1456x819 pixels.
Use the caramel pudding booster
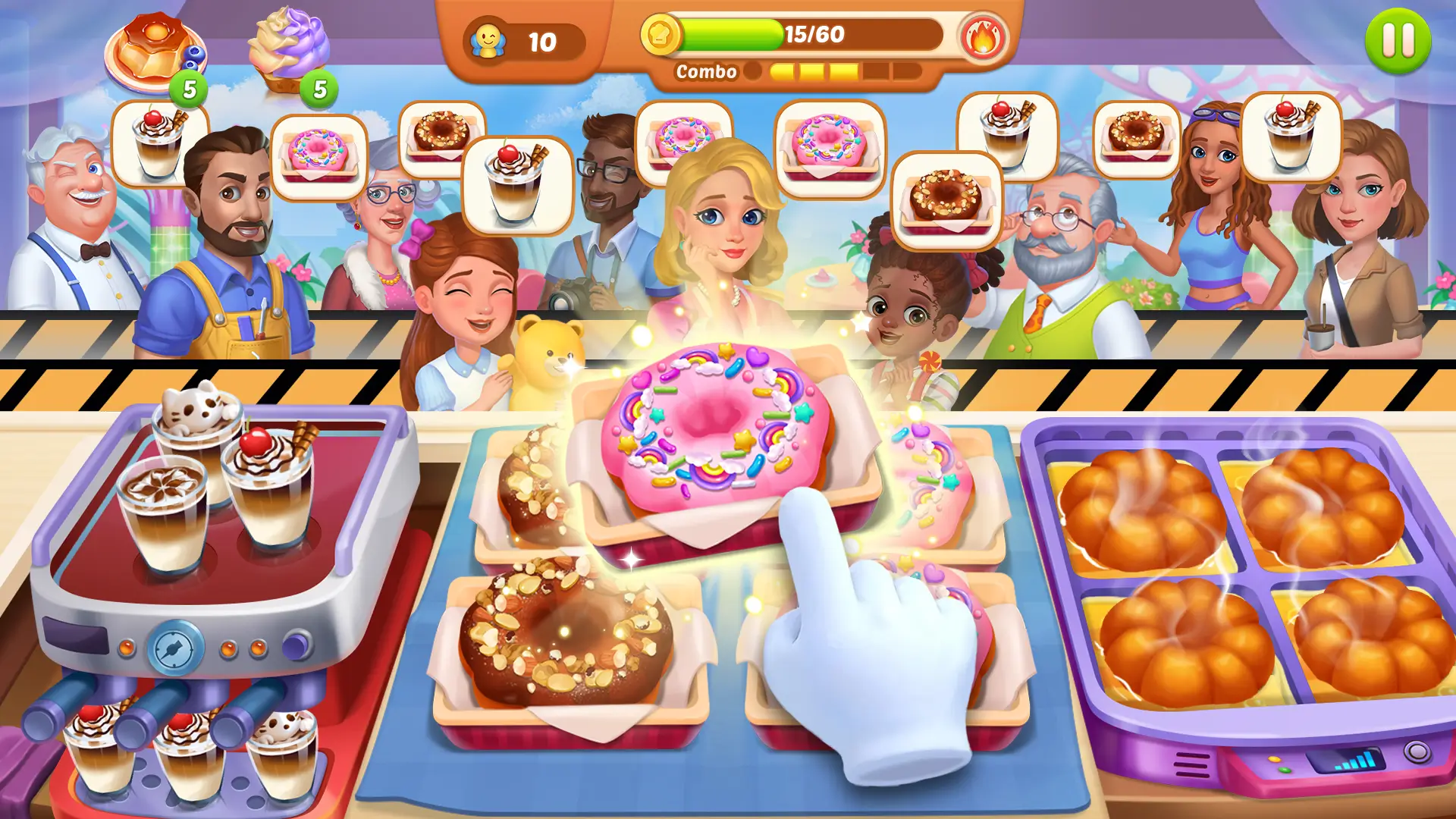click(155, 53)
